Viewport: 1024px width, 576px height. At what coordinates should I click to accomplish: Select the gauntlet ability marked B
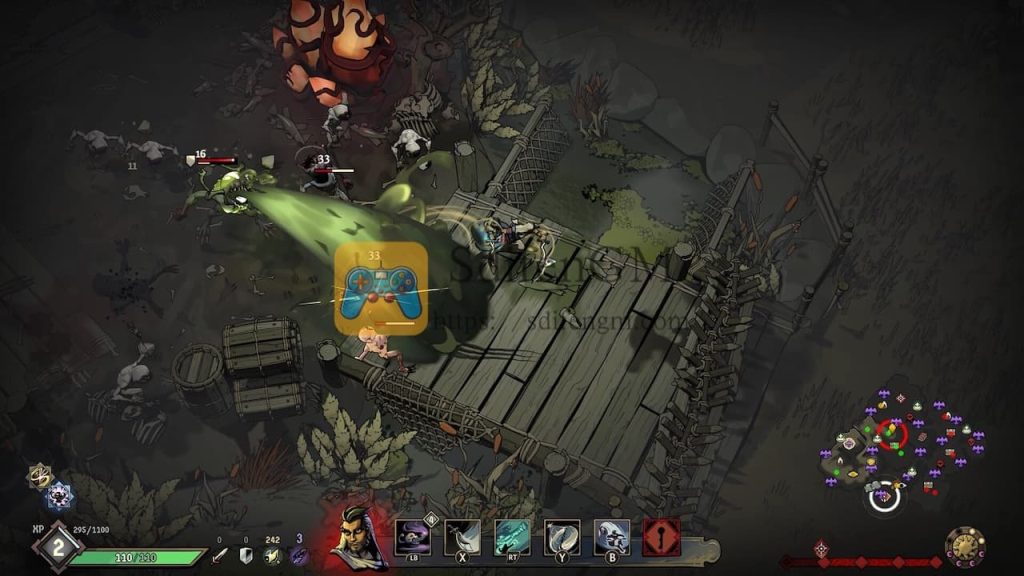[x=612, y=537]
